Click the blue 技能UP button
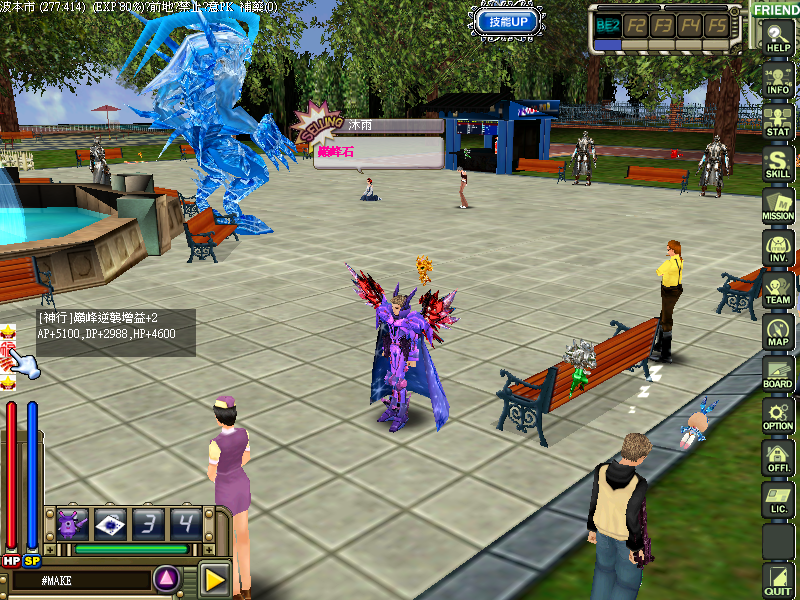The width and height of the screenshot is (800, 600). pos(508,21)
